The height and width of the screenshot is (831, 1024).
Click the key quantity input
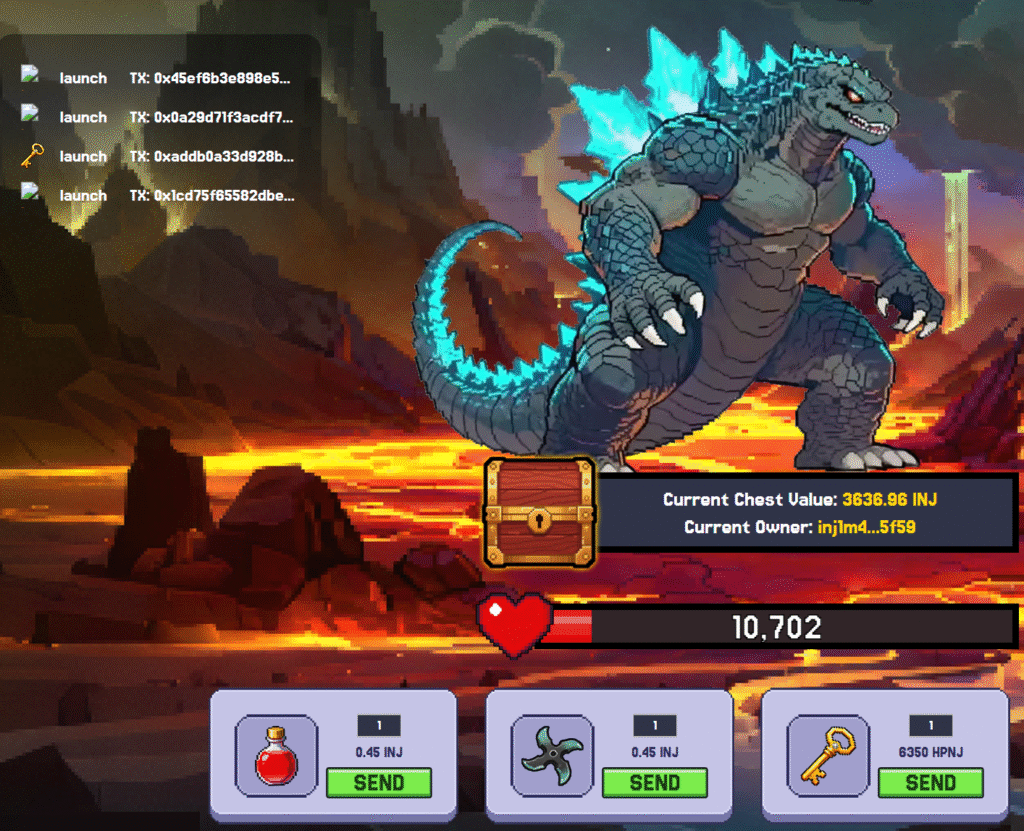point(931,726)
